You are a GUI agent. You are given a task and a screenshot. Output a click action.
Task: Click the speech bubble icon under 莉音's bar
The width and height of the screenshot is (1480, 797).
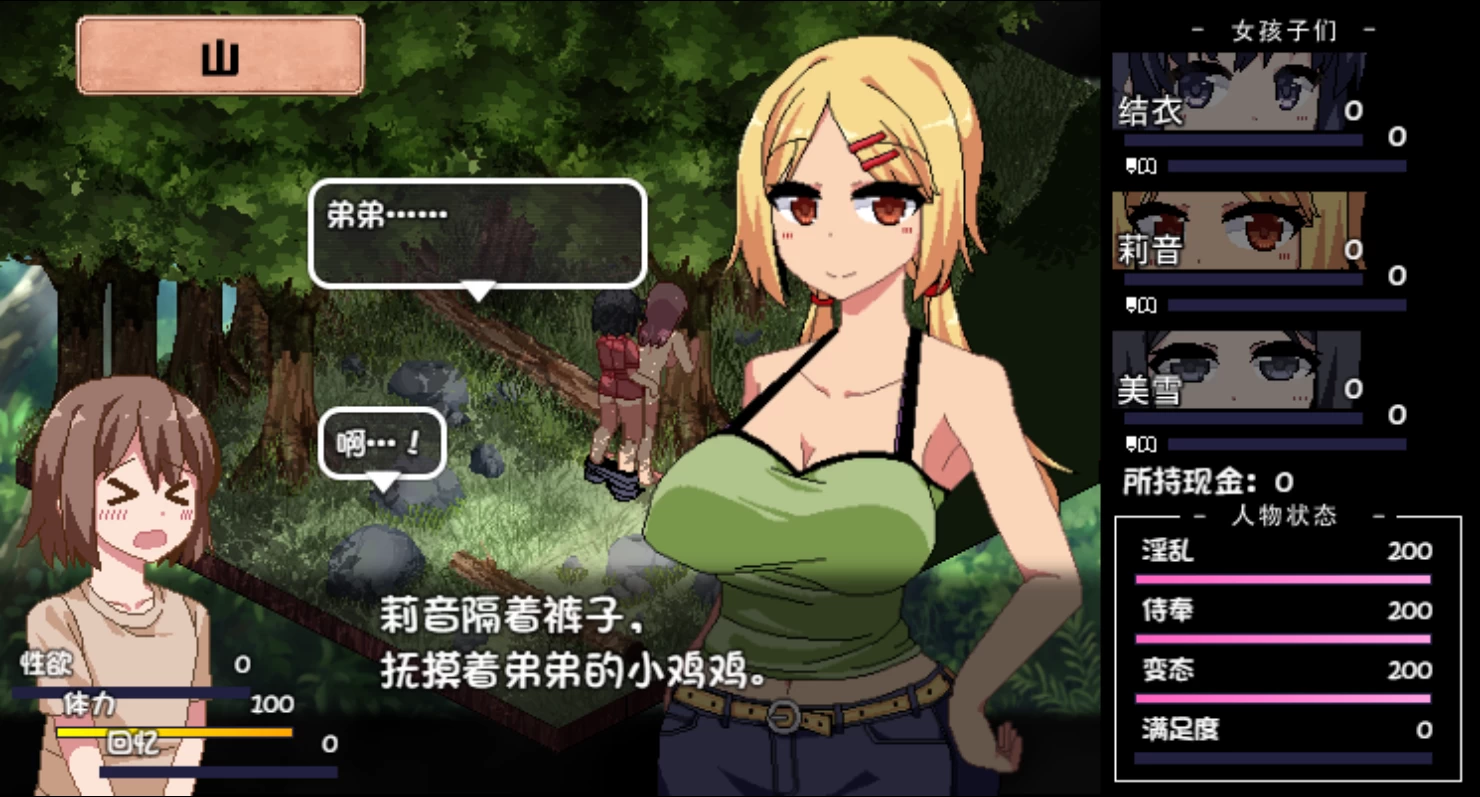point(1133,305)
